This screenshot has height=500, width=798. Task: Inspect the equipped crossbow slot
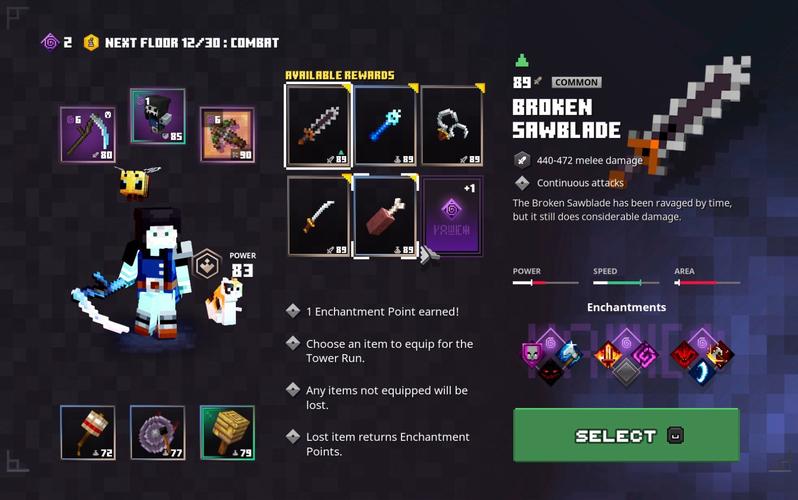point(227,134)
